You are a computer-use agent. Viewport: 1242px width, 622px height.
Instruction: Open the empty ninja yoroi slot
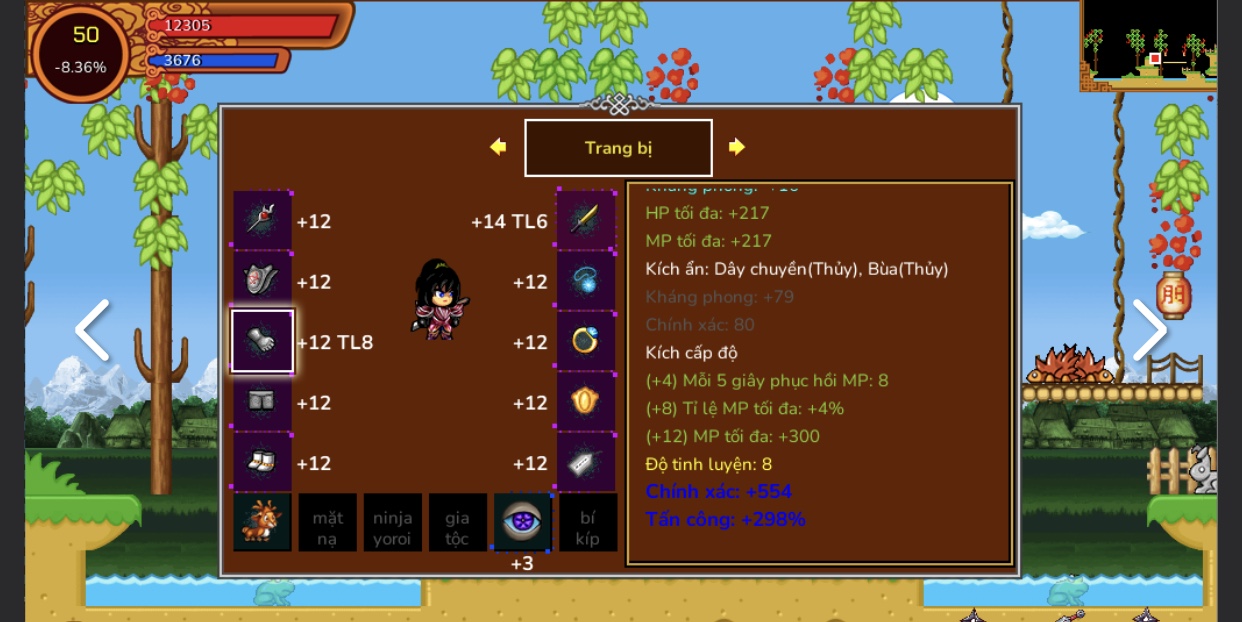(392, 522)
